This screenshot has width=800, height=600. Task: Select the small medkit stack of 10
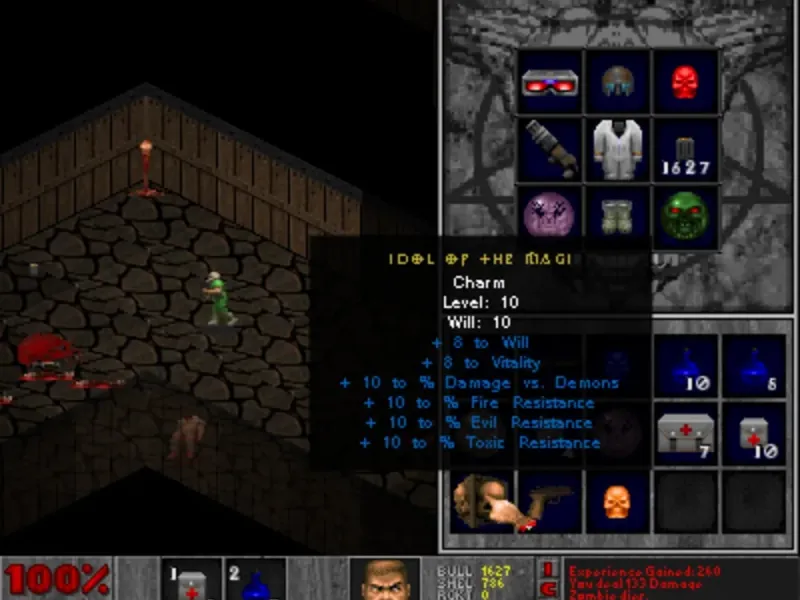click(753, 434)
